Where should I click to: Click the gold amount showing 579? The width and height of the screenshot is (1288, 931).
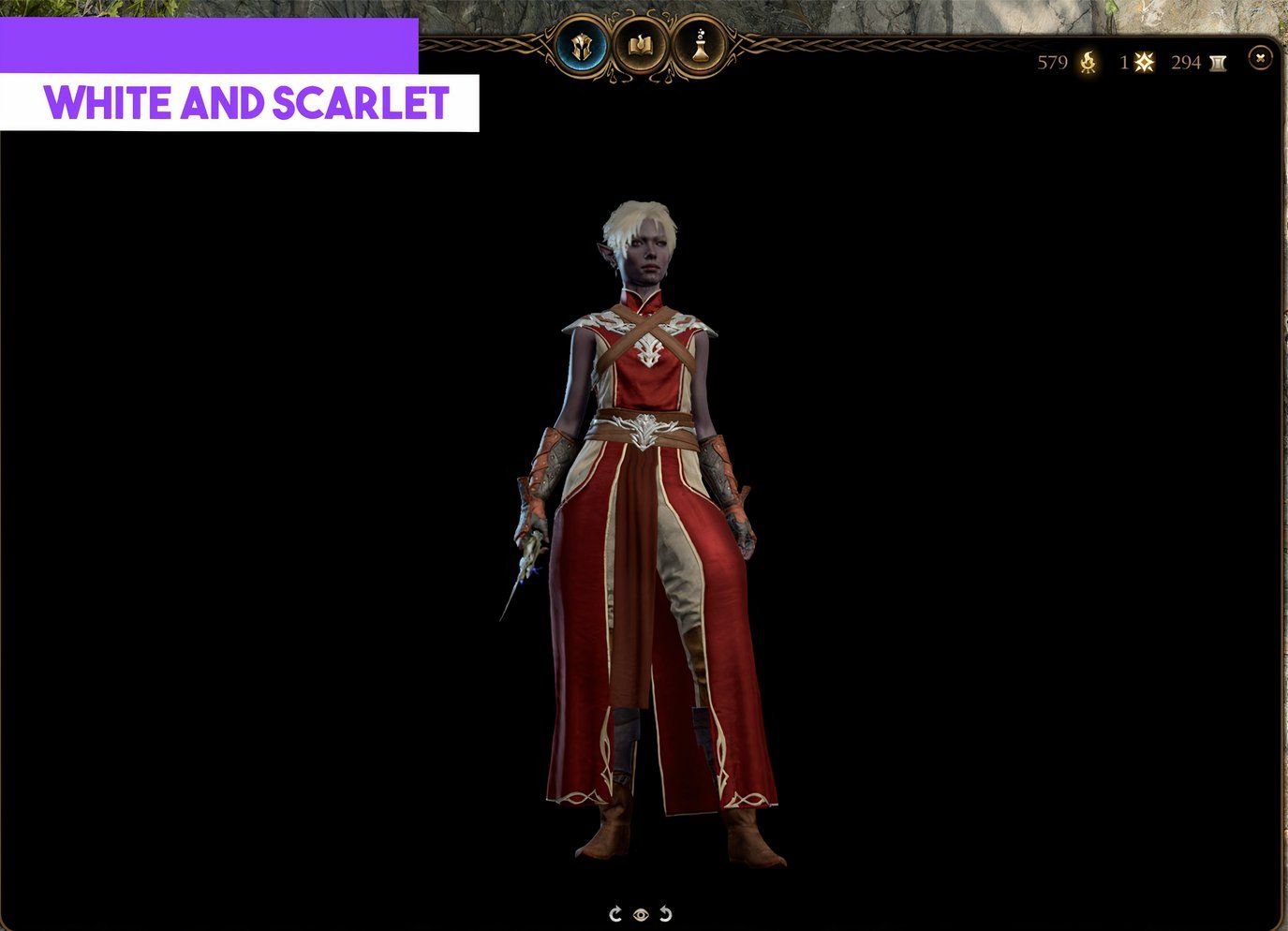click(1053, 64)
